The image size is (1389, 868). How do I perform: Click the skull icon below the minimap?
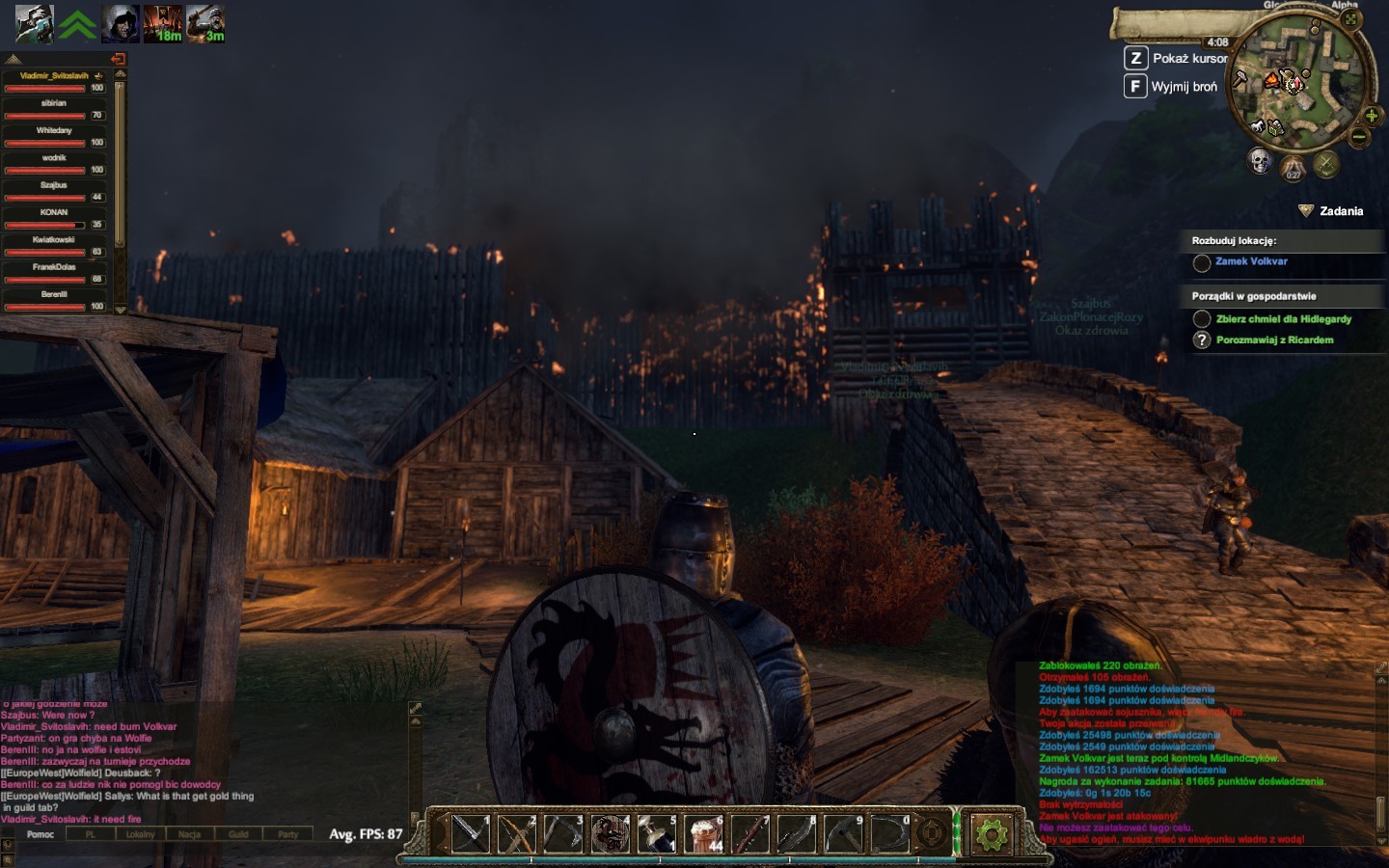click(1260, 160)
